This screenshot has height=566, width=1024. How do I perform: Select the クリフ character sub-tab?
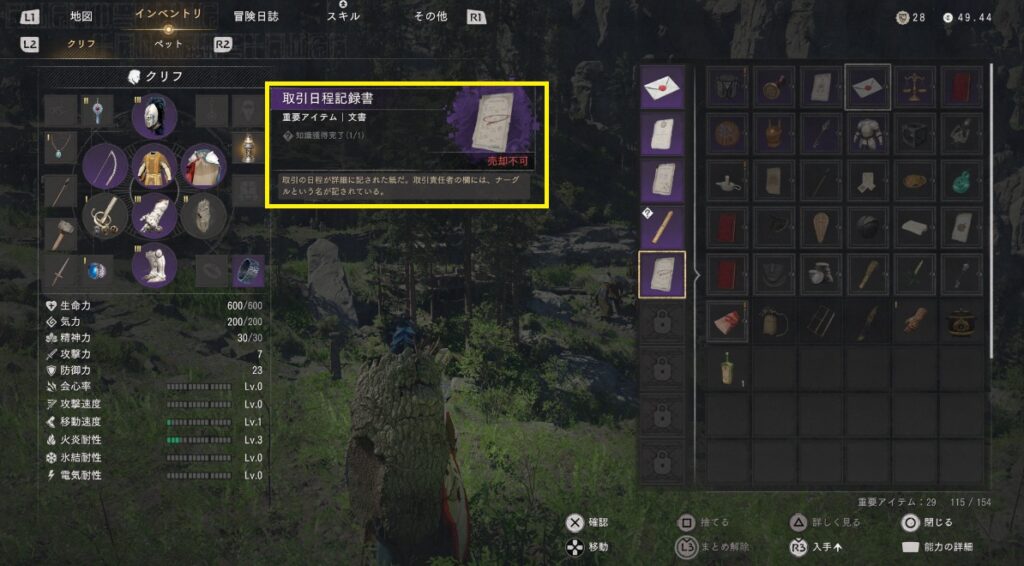point(82,45)
